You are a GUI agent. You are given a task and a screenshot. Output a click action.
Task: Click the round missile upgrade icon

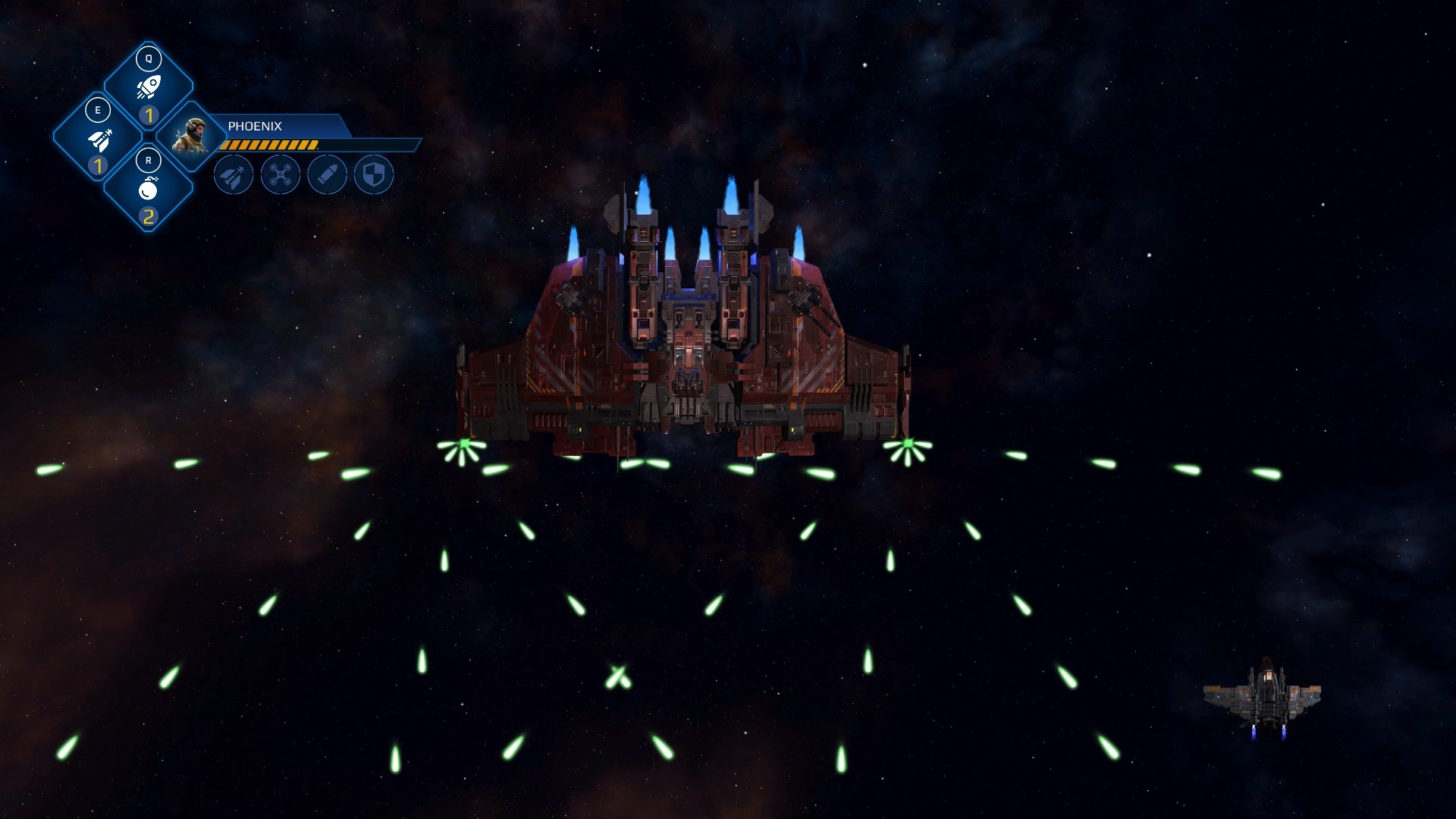[x=234, y=175]
